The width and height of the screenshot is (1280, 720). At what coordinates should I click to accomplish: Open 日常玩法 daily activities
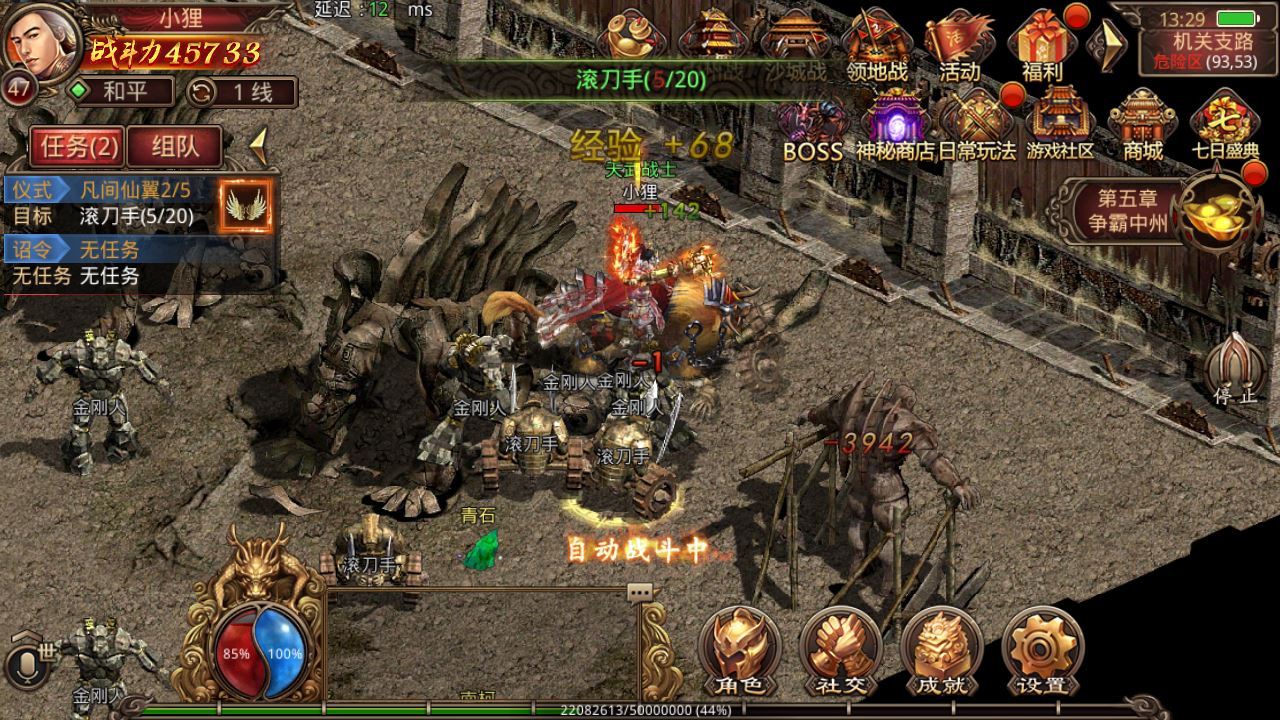(x=977, y=125)
